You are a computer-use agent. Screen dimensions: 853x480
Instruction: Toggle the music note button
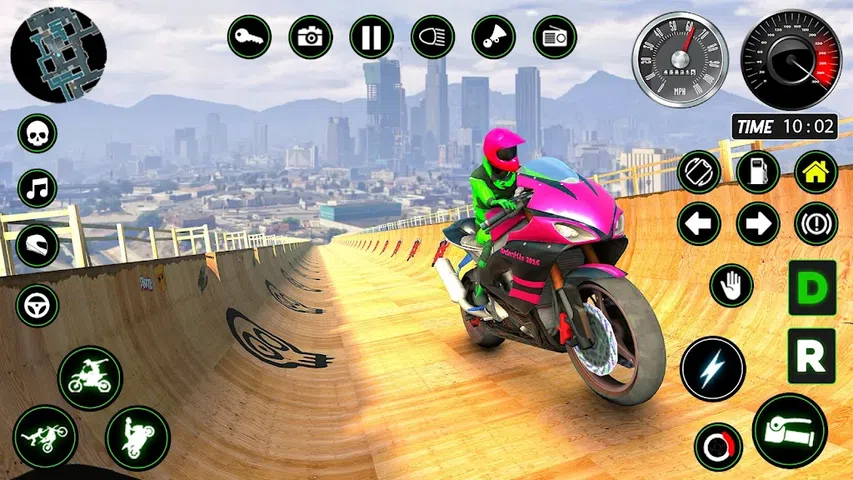point(37,188)
